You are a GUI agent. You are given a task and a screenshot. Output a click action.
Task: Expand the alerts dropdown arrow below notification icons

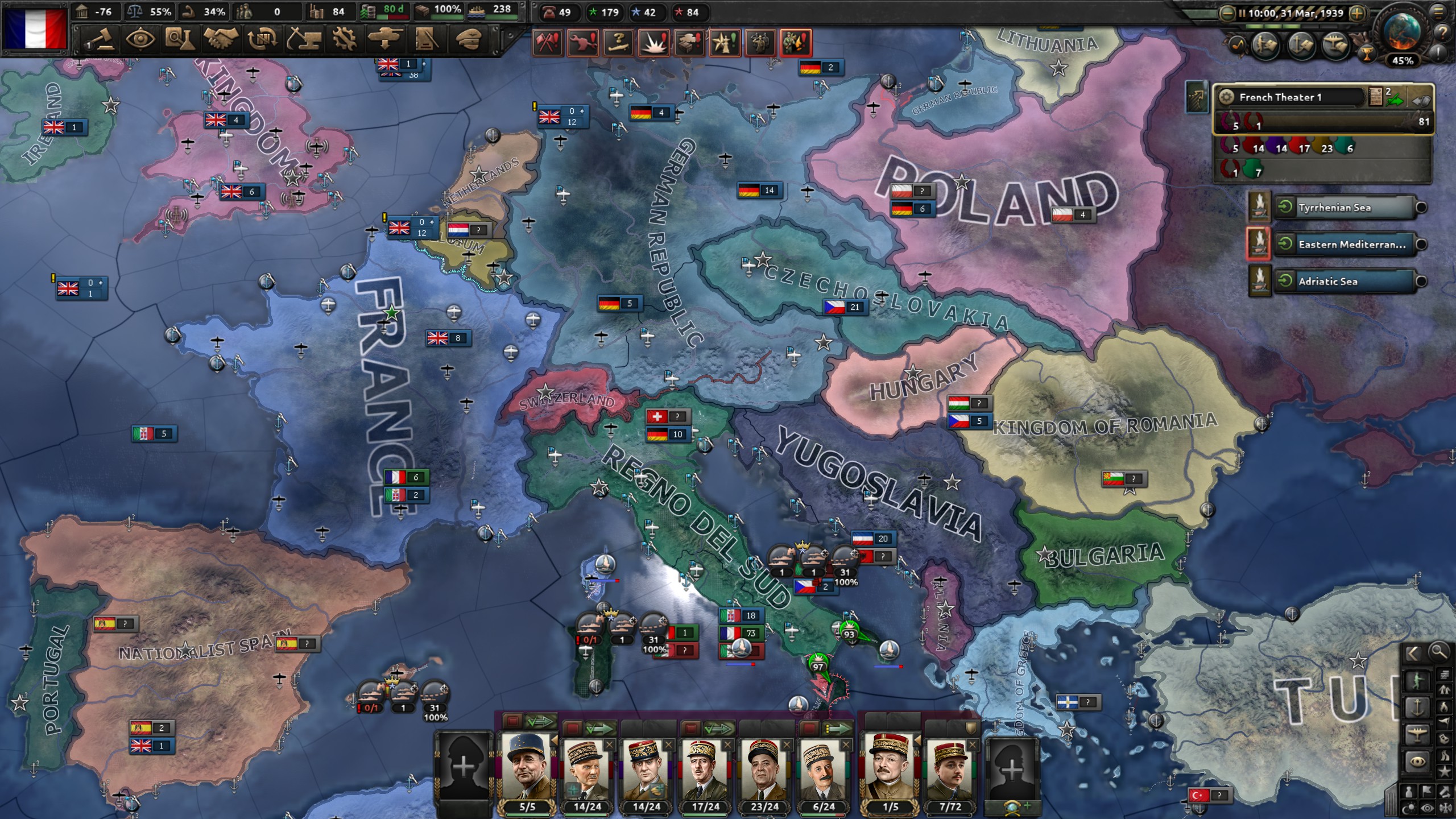[x=653, y=61]
